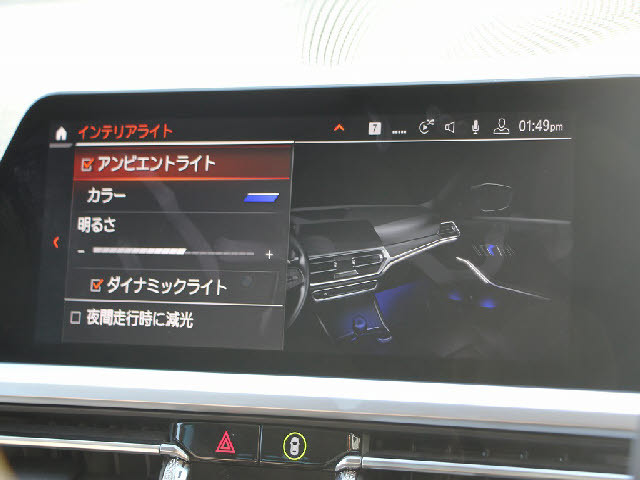This screenshot has width=640, height=480.
Task: Expand the red up chevron in the top bar
Action: coord(338,128)
